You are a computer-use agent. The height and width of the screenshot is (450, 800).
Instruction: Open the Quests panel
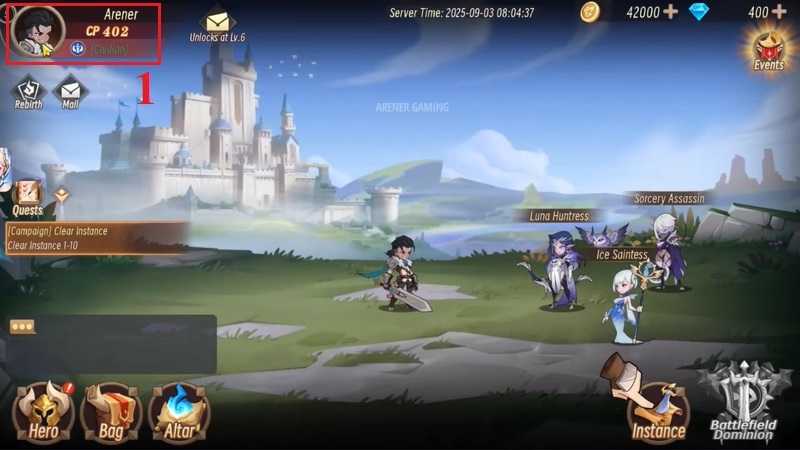28,196
